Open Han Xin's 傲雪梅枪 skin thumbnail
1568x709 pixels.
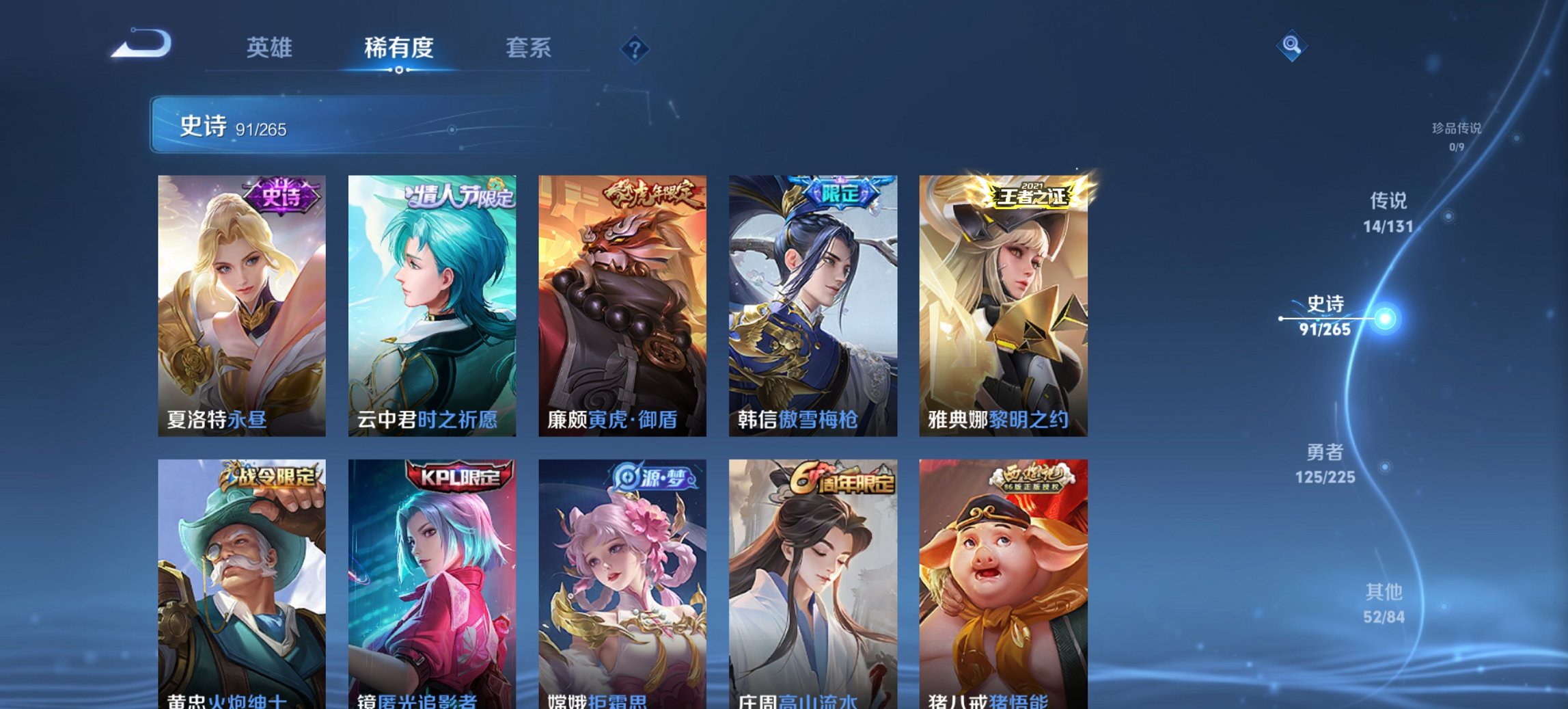click(810, 301)
